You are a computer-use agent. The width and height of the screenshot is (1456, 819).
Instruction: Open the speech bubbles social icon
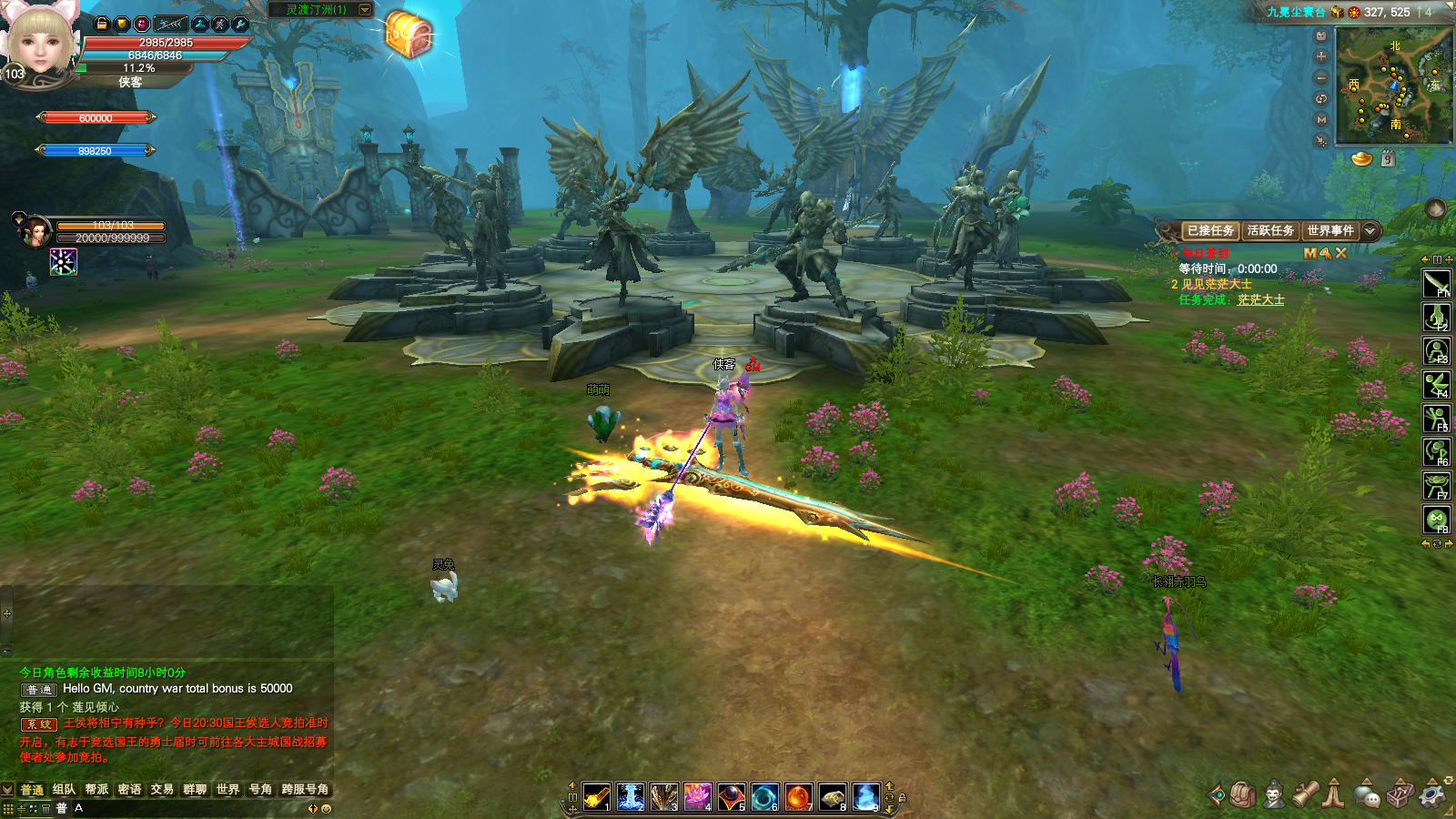pos(1366,794)
